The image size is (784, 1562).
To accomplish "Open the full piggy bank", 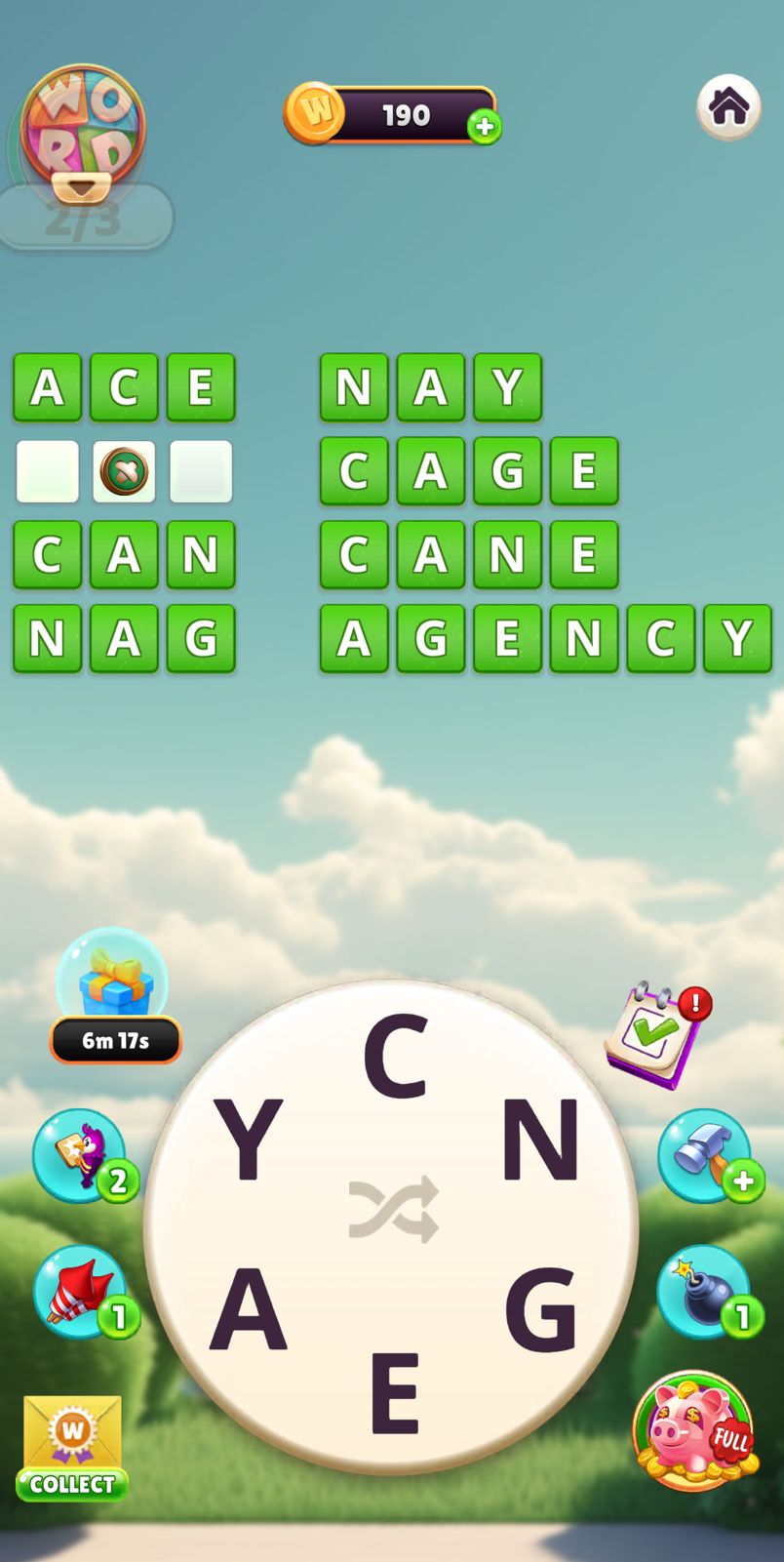I will tap(694, 1431).
